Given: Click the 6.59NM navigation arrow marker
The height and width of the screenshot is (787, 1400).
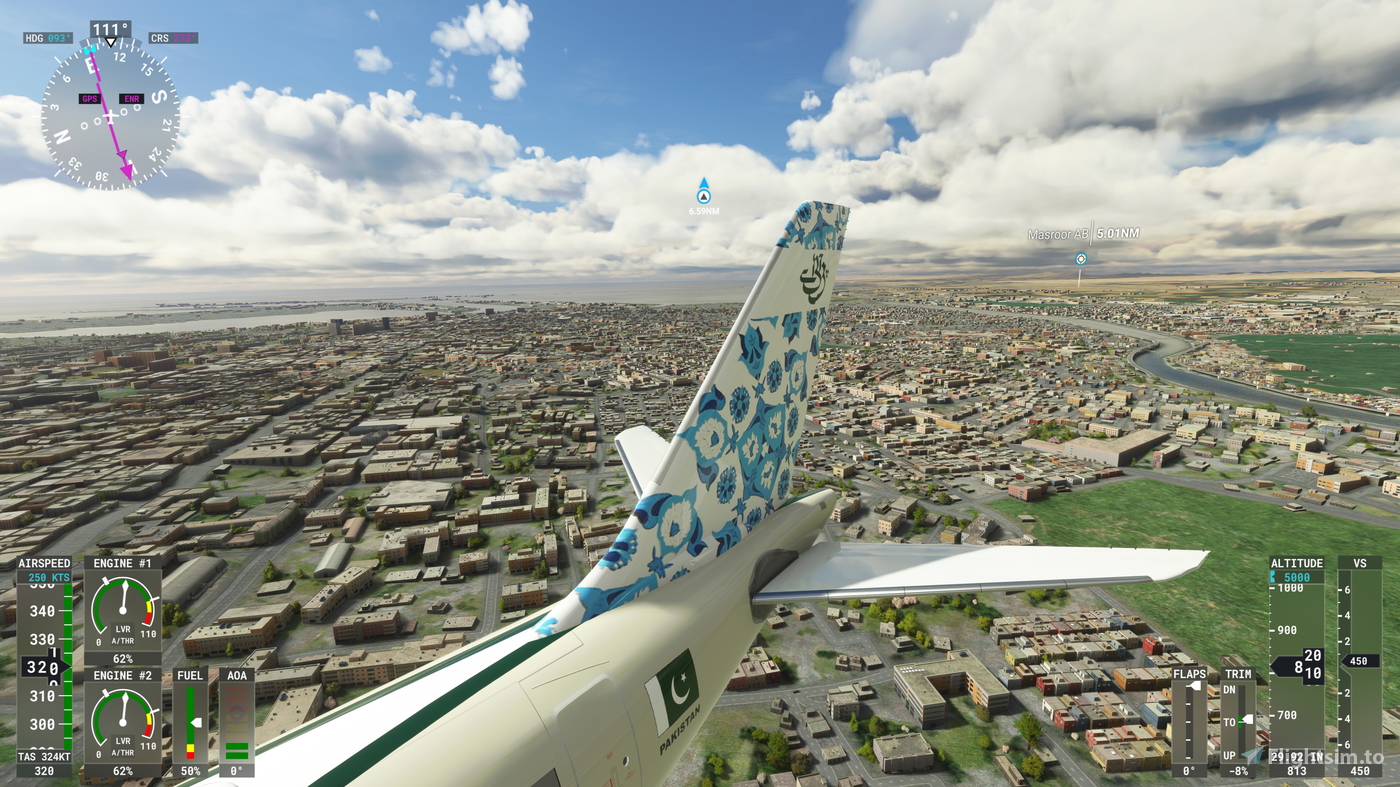Looking at the screenshot, I should pyautogui.click(x=703, y=193).
